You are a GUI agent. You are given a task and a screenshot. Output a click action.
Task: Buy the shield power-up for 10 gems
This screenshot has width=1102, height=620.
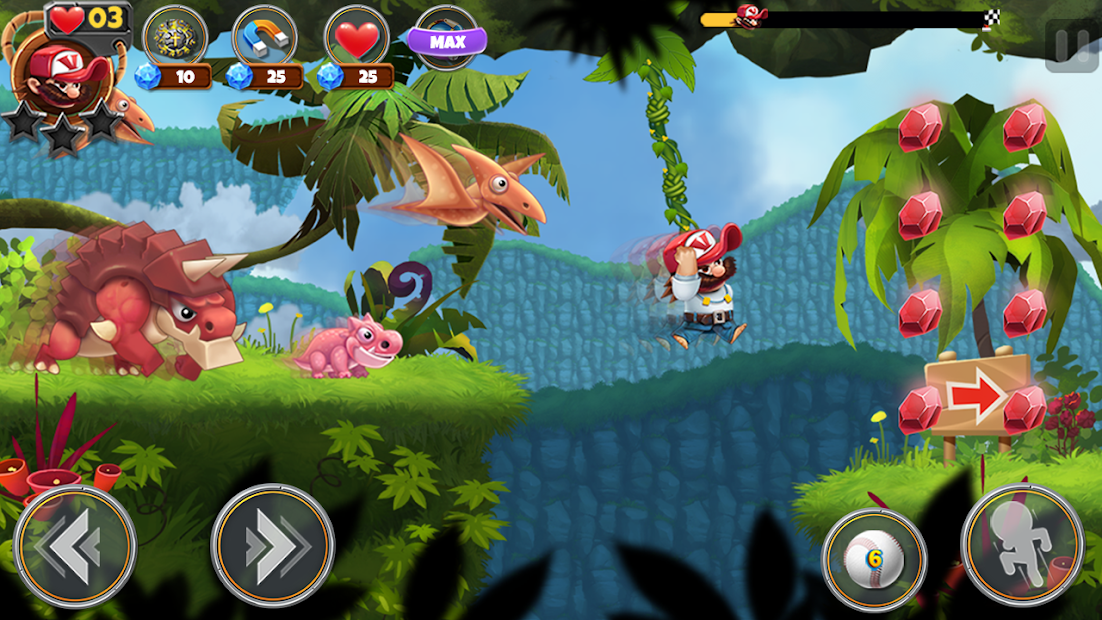tap(175, 38)
